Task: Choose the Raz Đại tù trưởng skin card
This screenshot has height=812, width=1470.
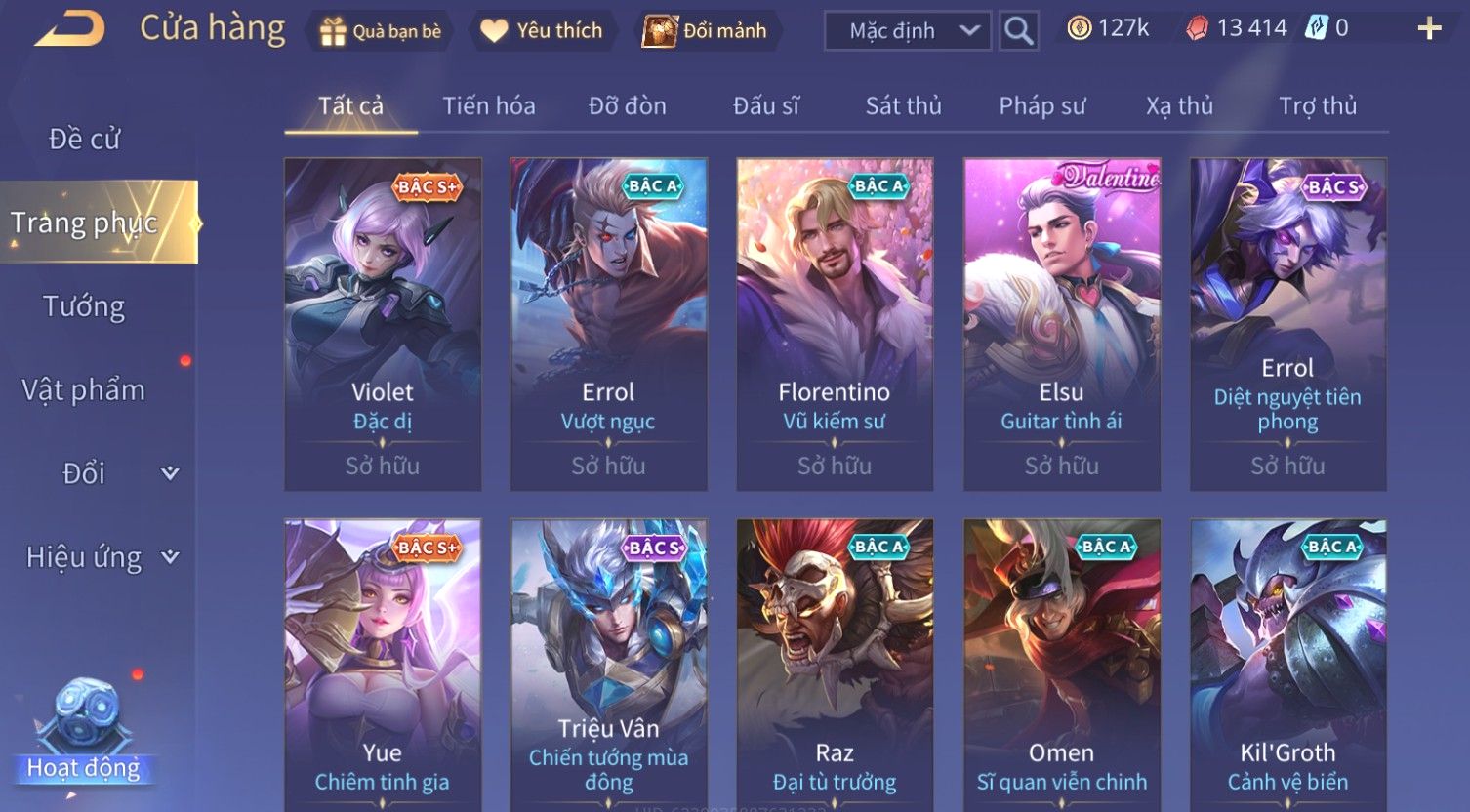Action: [835, 664]
